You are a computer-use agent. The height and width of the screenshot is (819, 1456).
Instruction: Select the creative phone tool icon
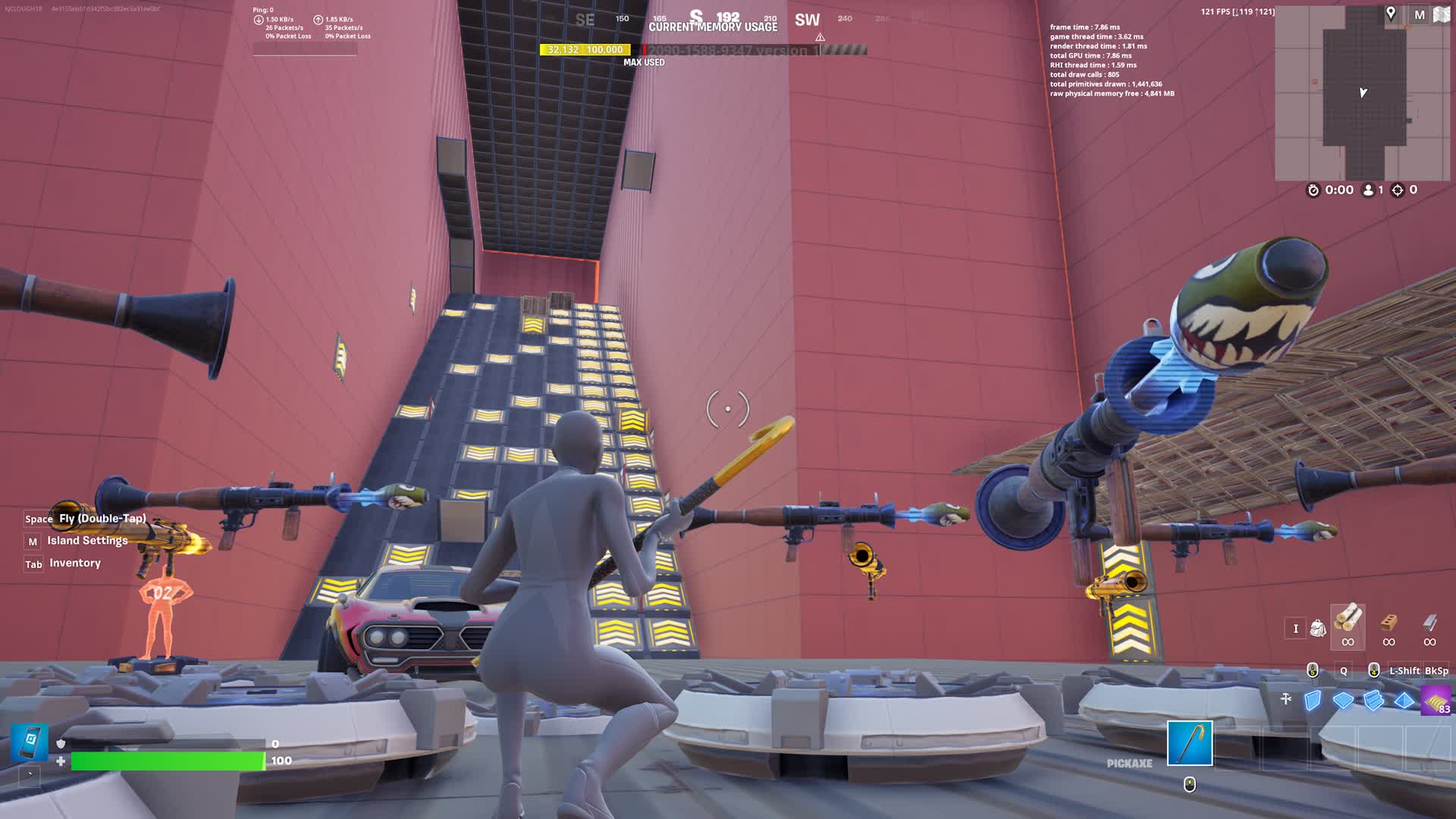tap(30, 741)
